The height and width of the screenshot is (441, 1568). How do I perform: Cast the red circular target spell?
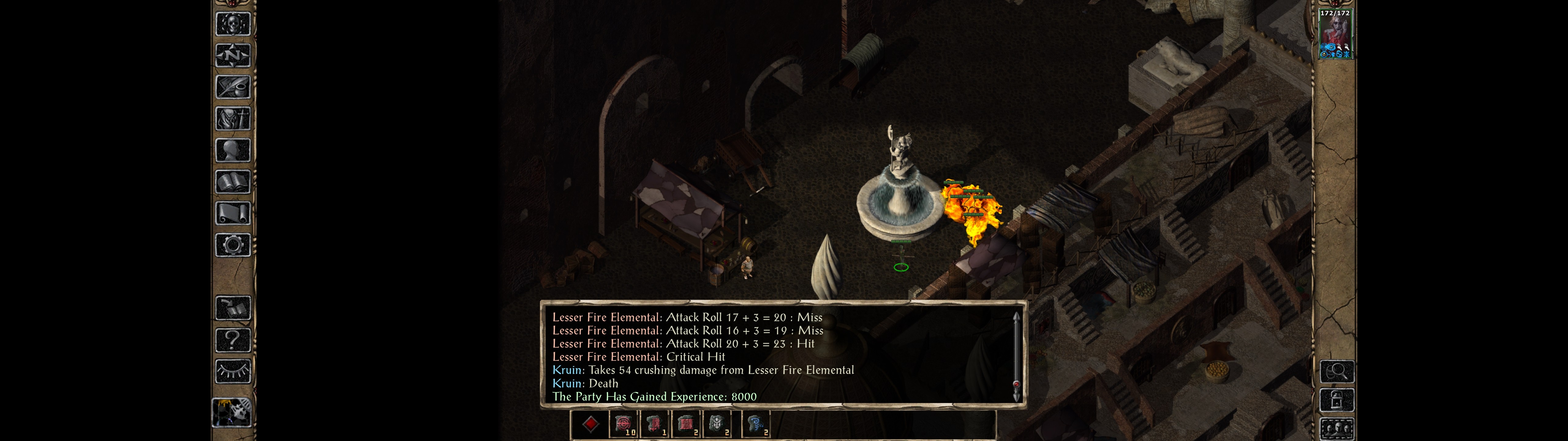click(x=623, y=424)
